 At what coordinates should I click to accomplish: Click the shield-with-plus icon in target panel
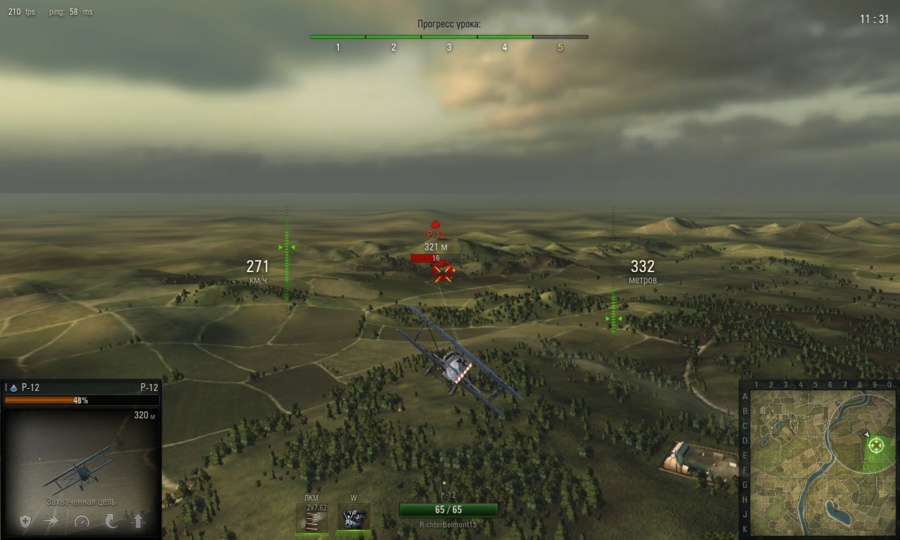(x=24, y=521)
